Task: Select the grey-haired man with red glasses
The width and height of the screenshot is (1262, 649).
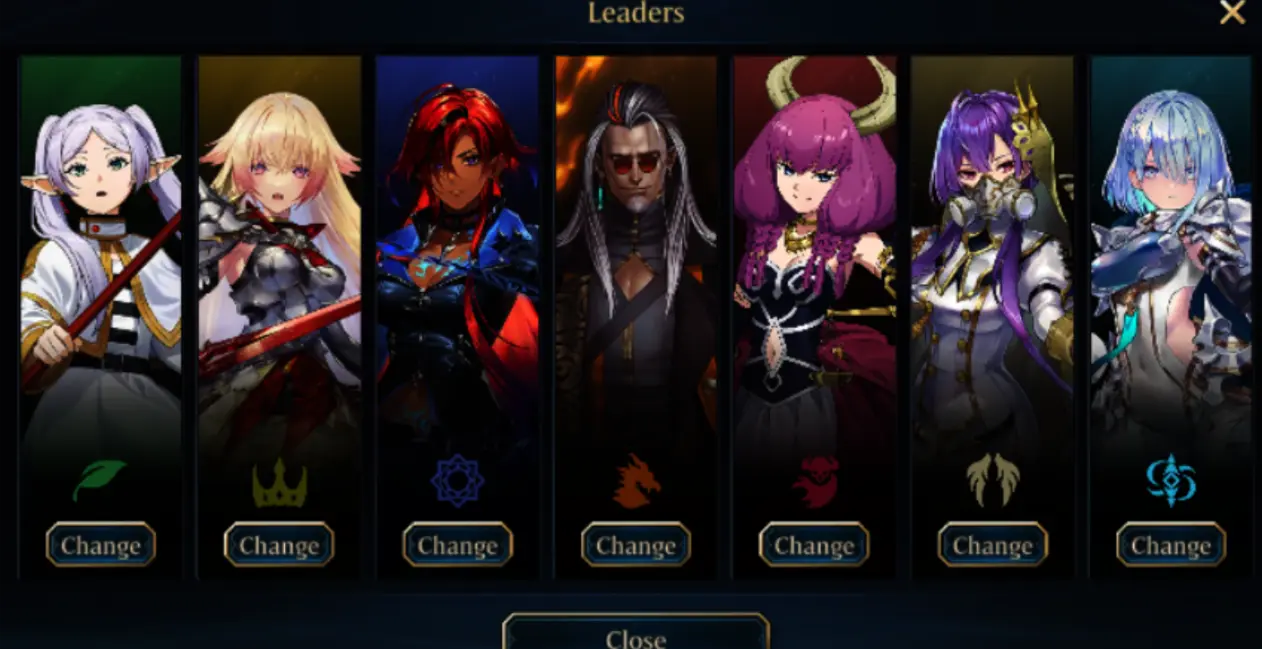Action: point(636,250)
